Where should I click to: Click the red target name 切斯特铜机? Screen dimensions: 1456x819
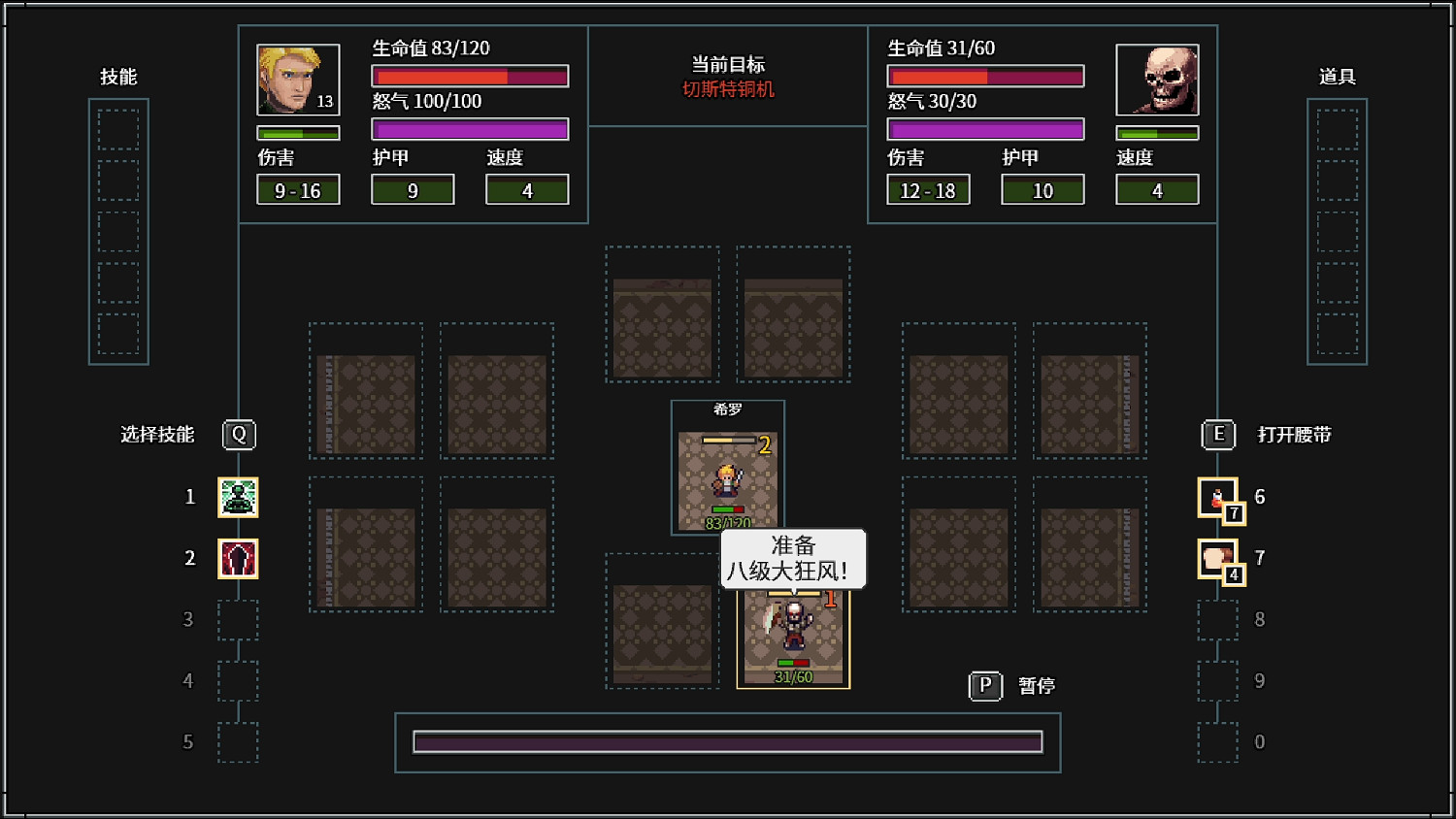pos(728,88)
